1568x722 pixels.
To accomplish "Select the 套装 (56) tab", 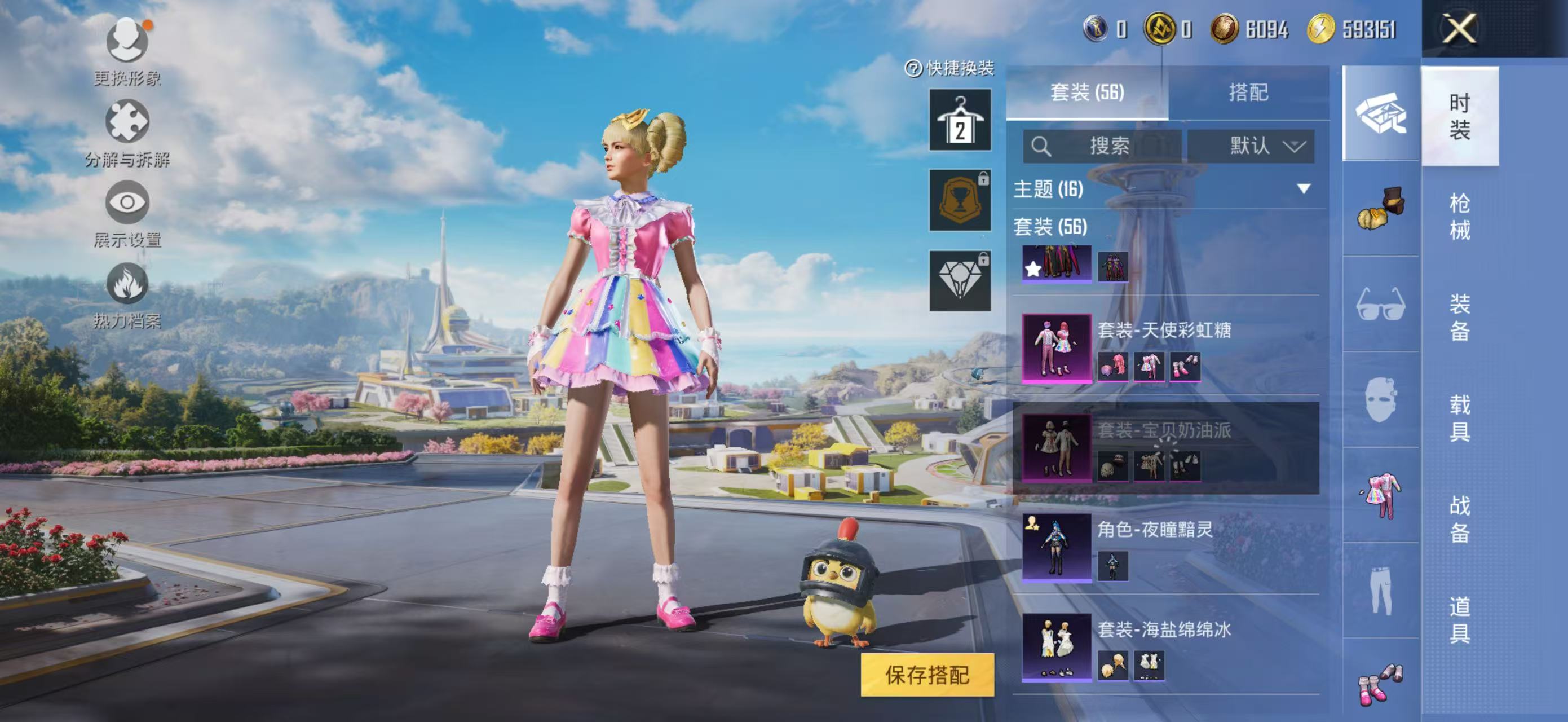I will pos(1086,93).
